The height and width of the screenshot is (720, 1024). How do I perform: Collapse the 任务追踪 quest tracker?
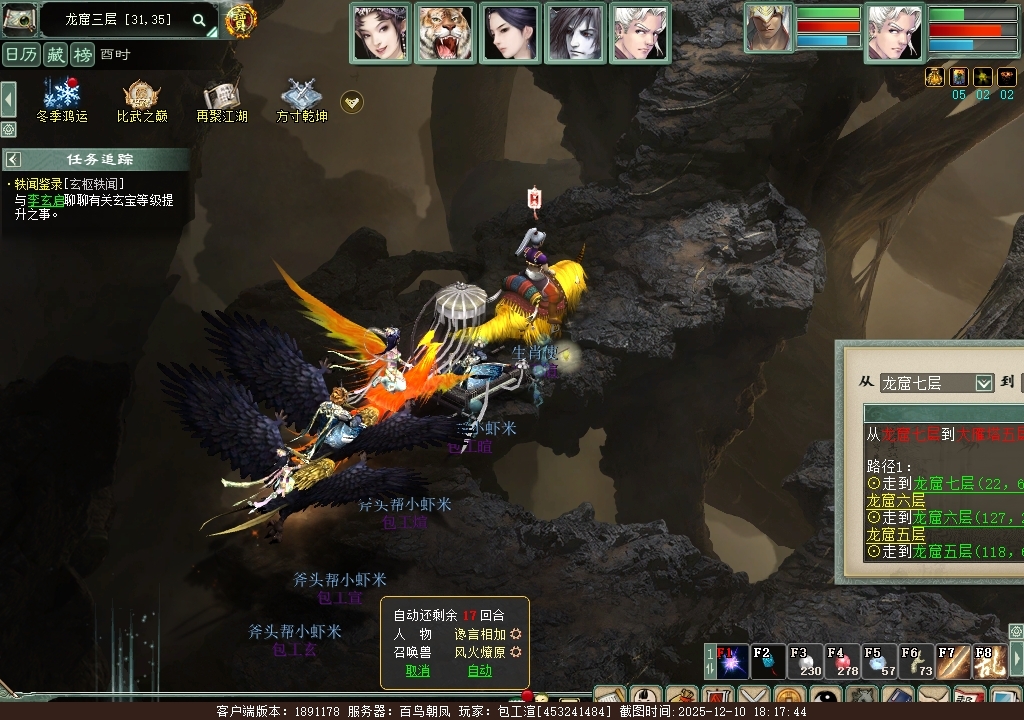(x=14, y=159)
